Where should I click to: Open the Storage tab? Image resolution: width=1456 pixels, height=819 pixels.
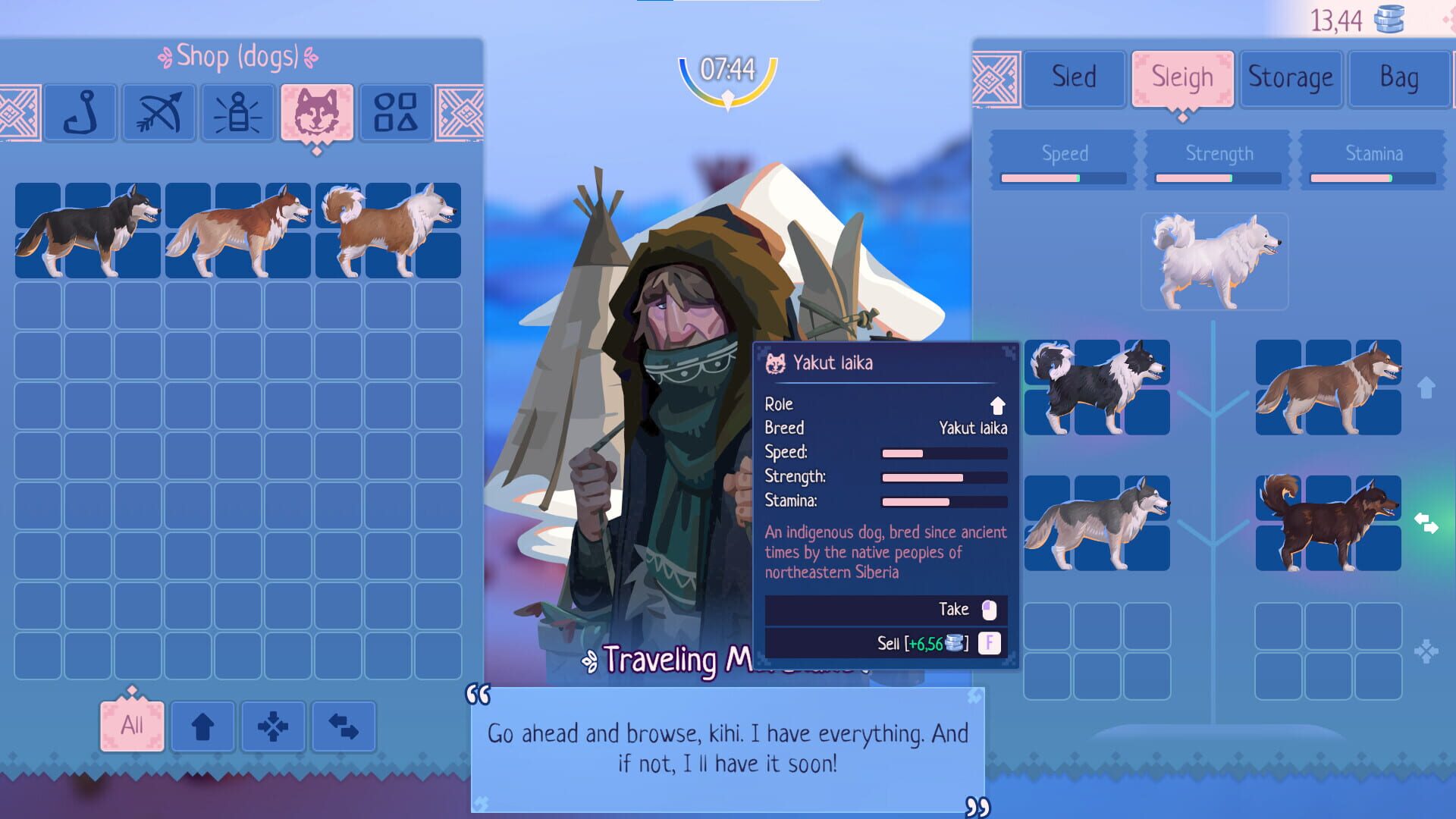[1291, 77]
